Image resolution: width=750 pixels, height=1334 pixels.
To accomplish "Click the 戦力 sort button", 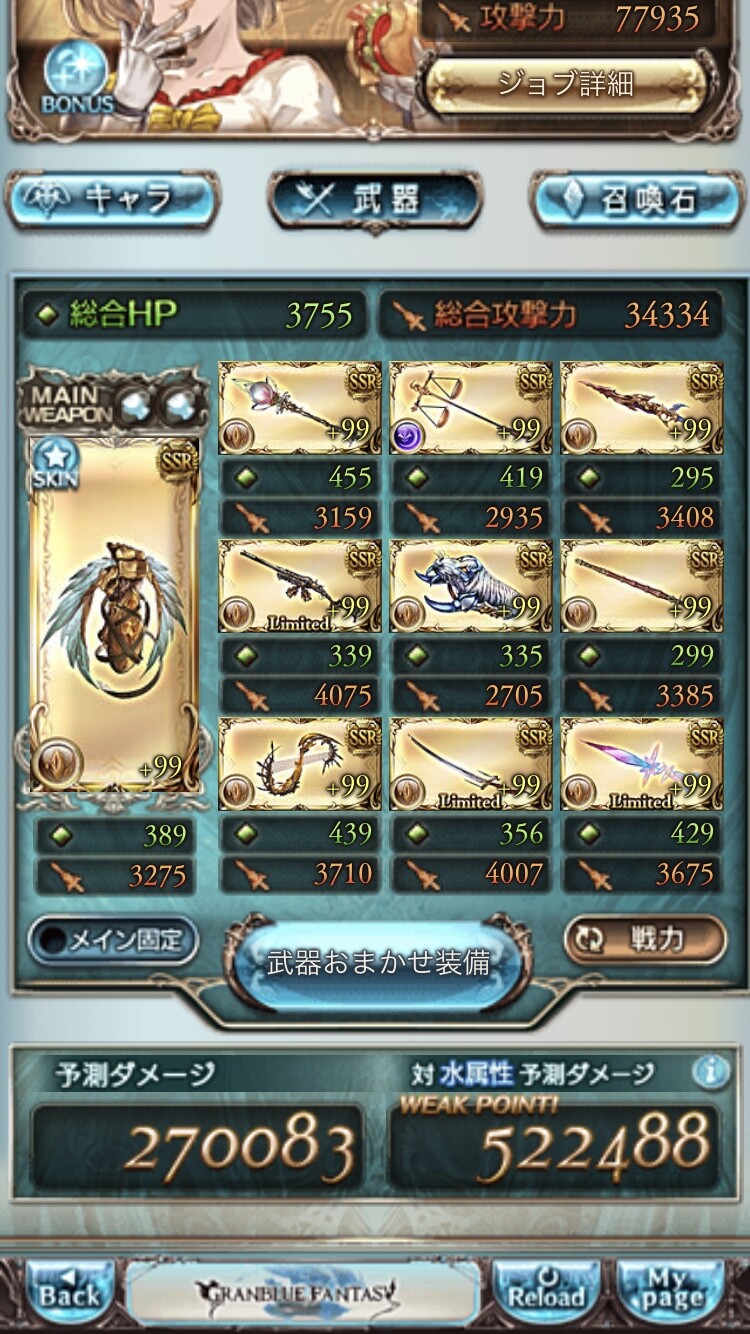I will (x=643, y=940).
